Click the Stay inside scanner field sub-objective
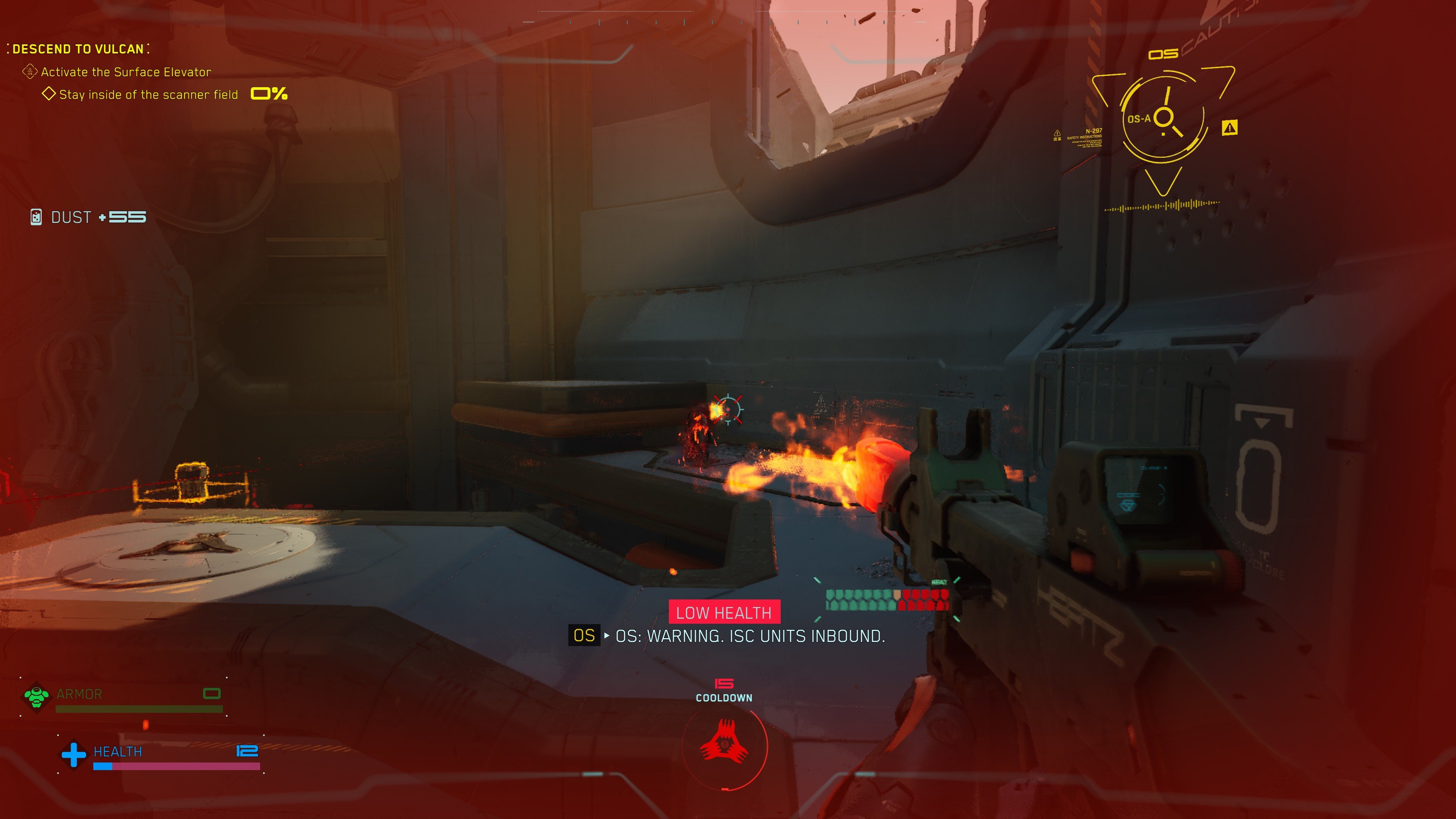Viewport: 1456px width, 819px height. coord(148,95)
